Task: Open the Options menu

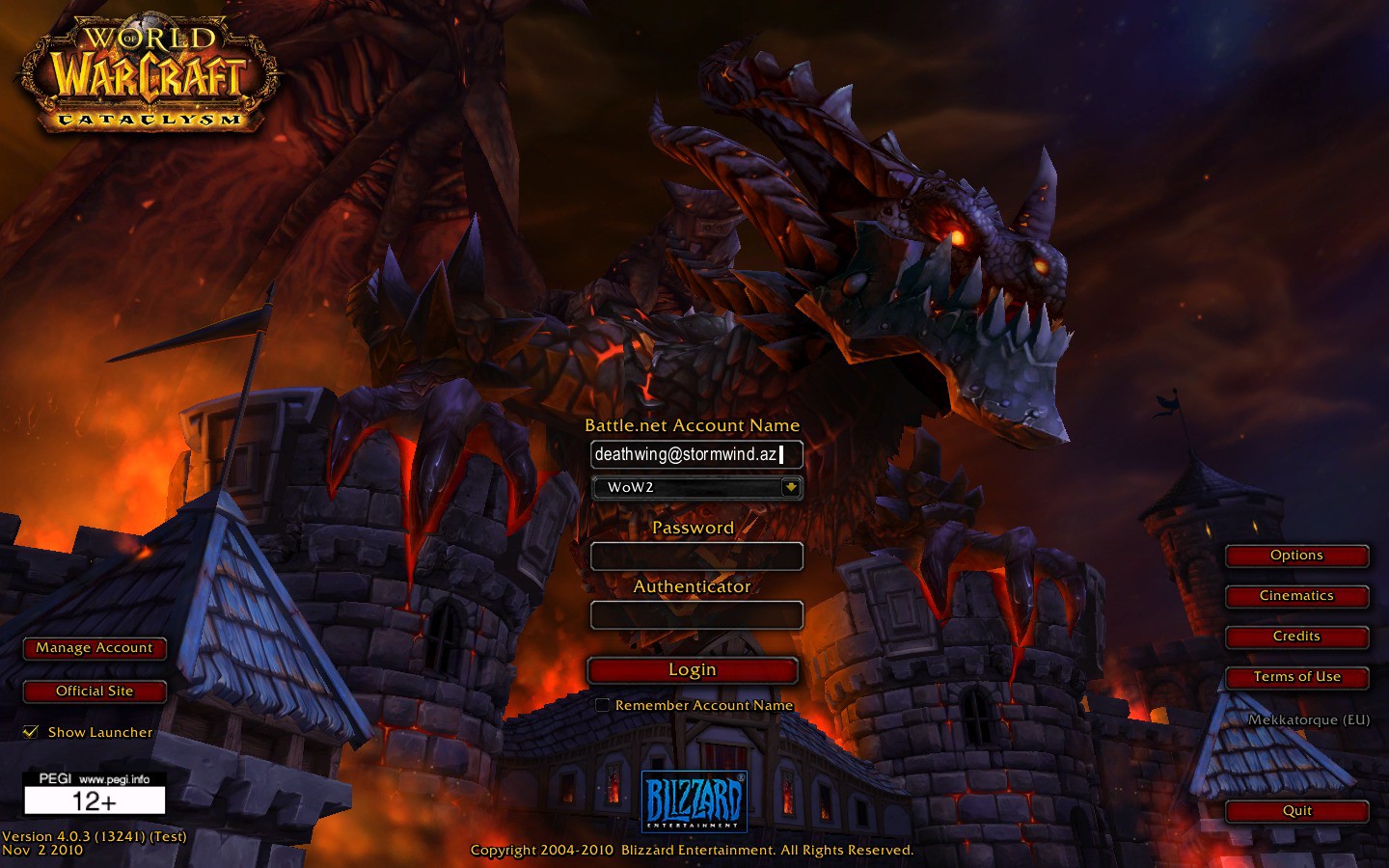Action: (x=1296, y=556)
